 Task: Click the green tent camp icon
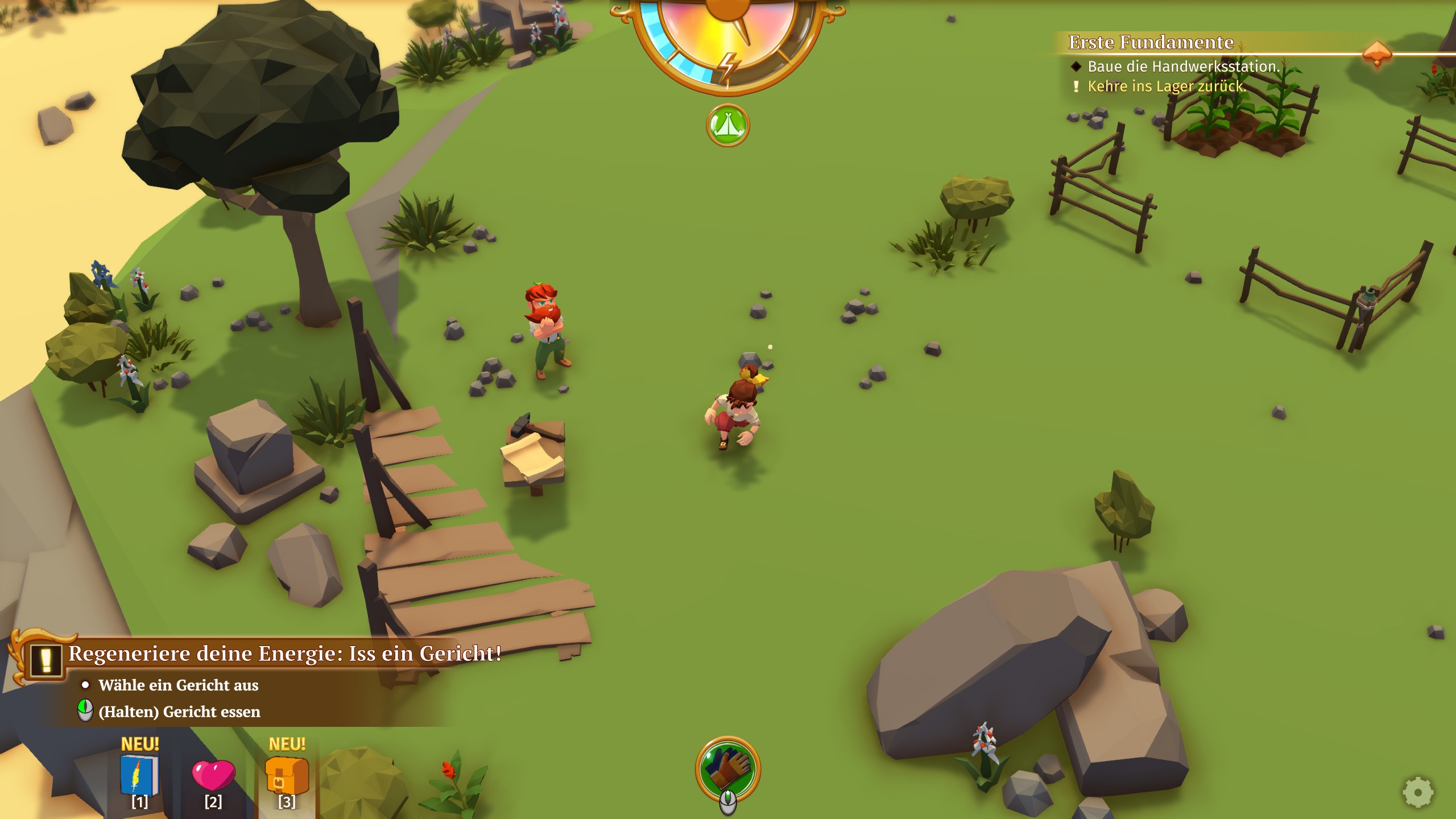pos(727,125)
